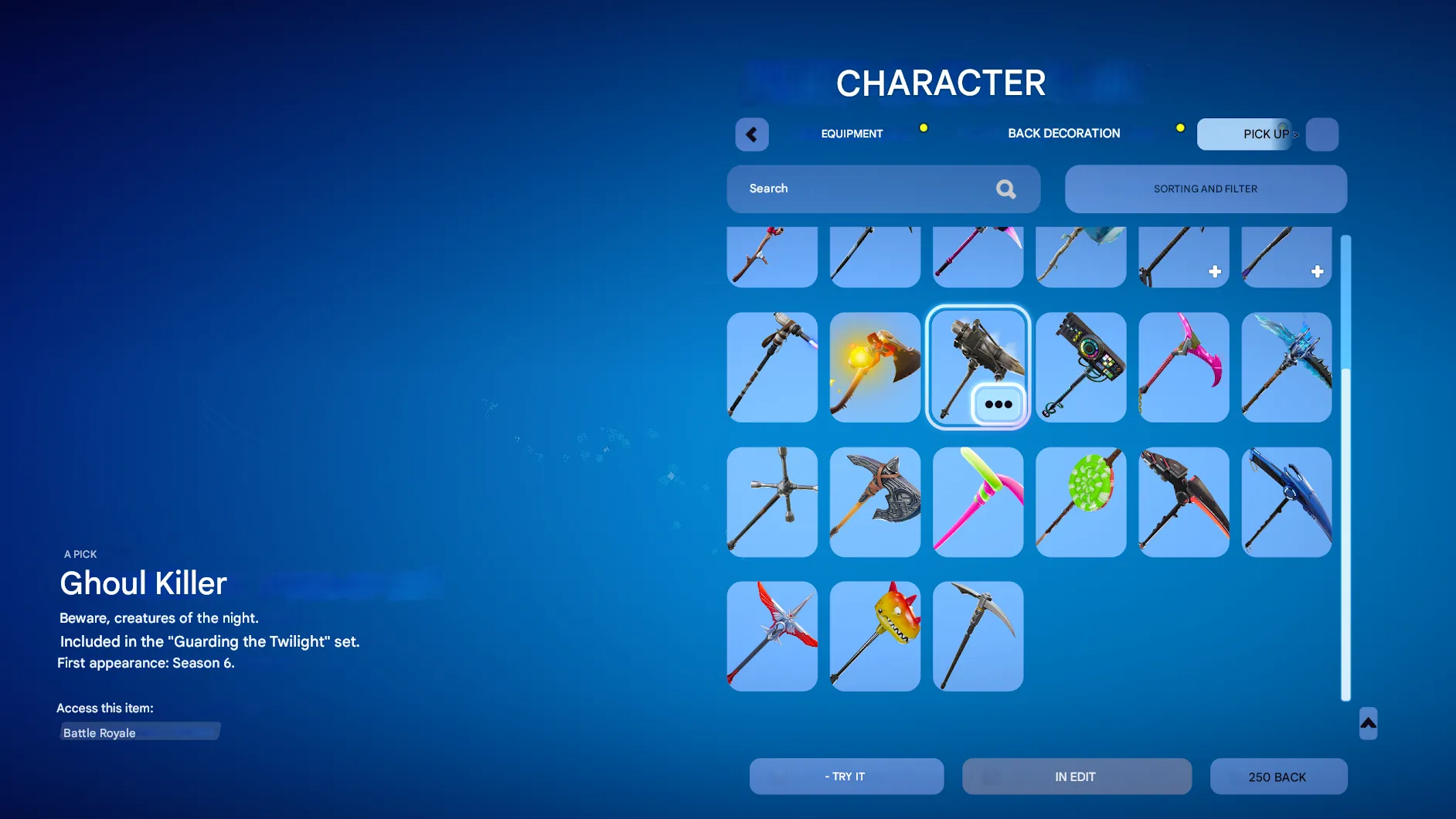
Task: Open the search magnifier icon
Action: click(x=1006, y=189)
